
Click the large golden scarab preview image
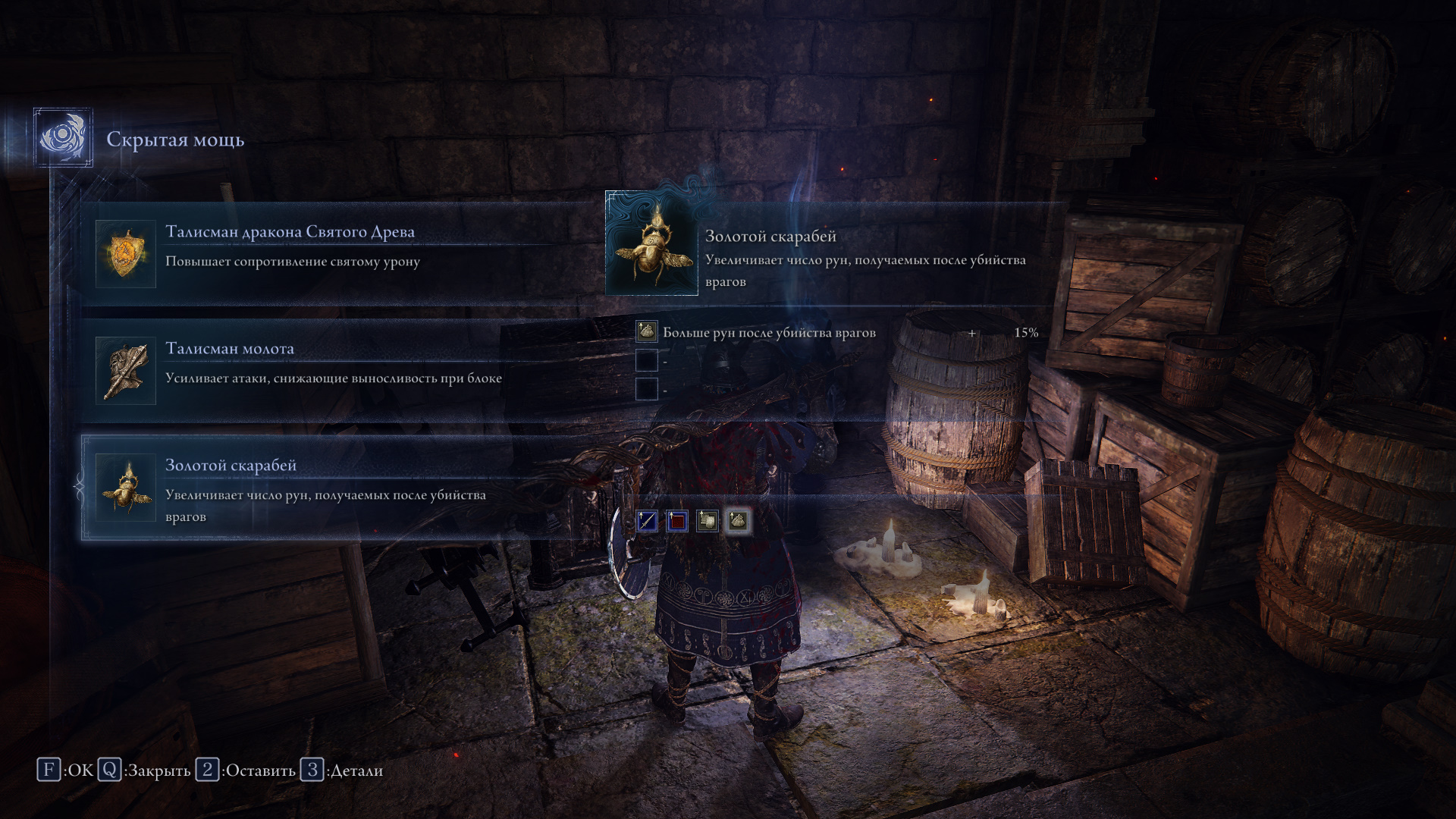pyautogui.click(x=652, y=244)
